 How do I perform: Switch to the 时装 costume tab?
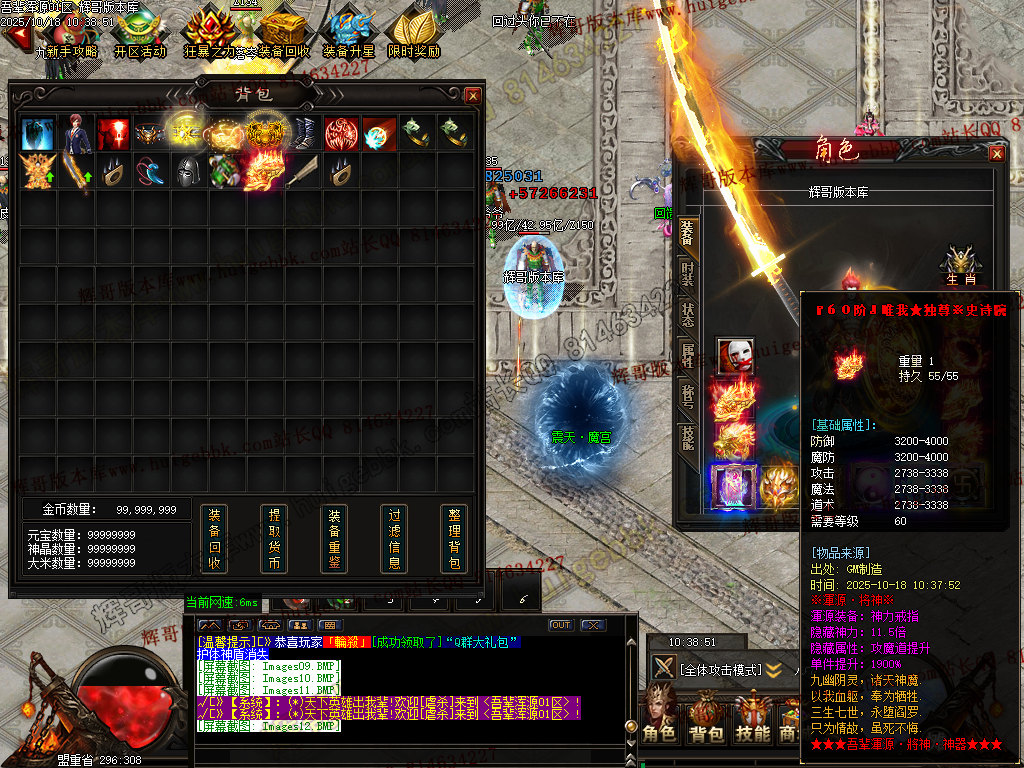(687, 274)
